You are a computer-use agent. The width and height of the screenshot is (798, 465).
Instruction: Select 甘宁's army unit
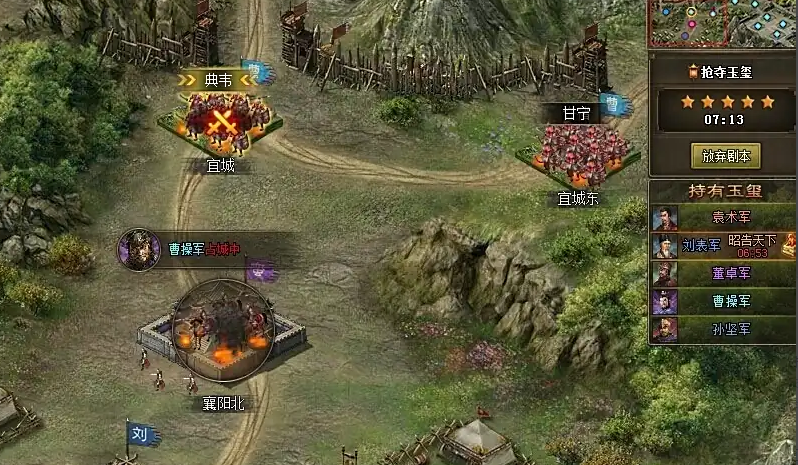point(578,152)
